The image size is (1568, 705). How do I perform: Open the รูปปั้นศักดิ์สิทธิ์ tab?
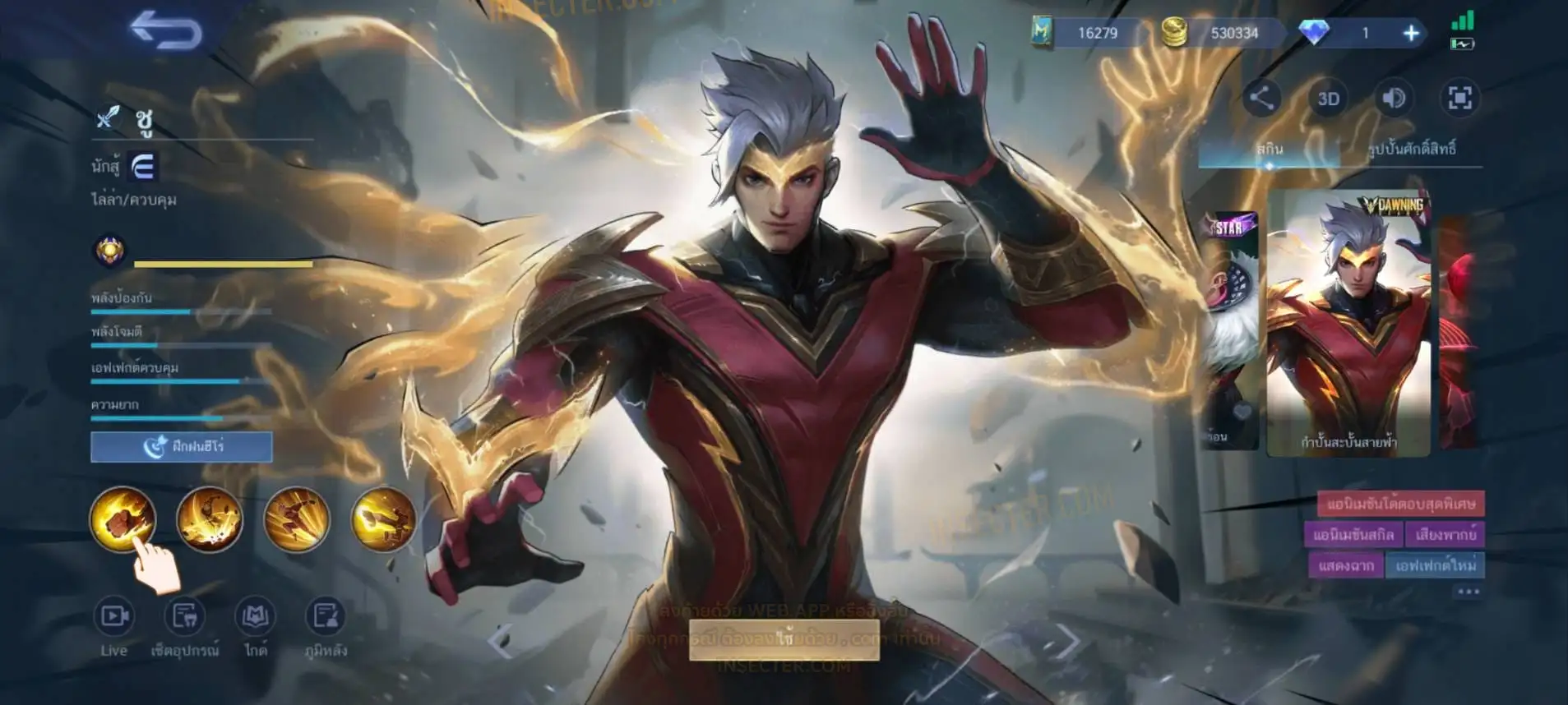1412,150
